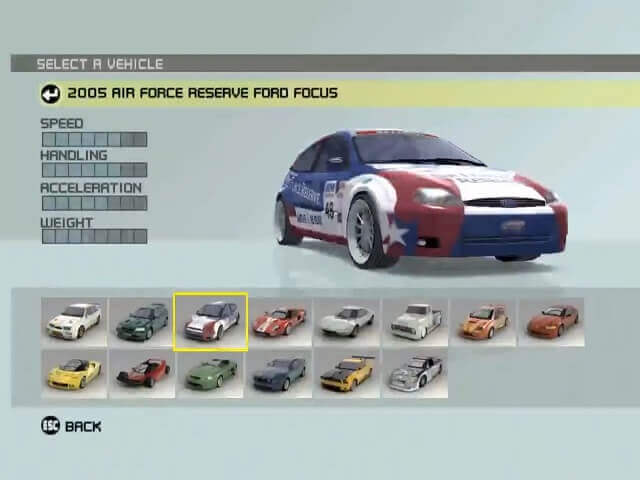Select the highlighted Air Force Reserve Focus thumbnail
Screen dimensions: 640x480
click(x=210, y=322)
